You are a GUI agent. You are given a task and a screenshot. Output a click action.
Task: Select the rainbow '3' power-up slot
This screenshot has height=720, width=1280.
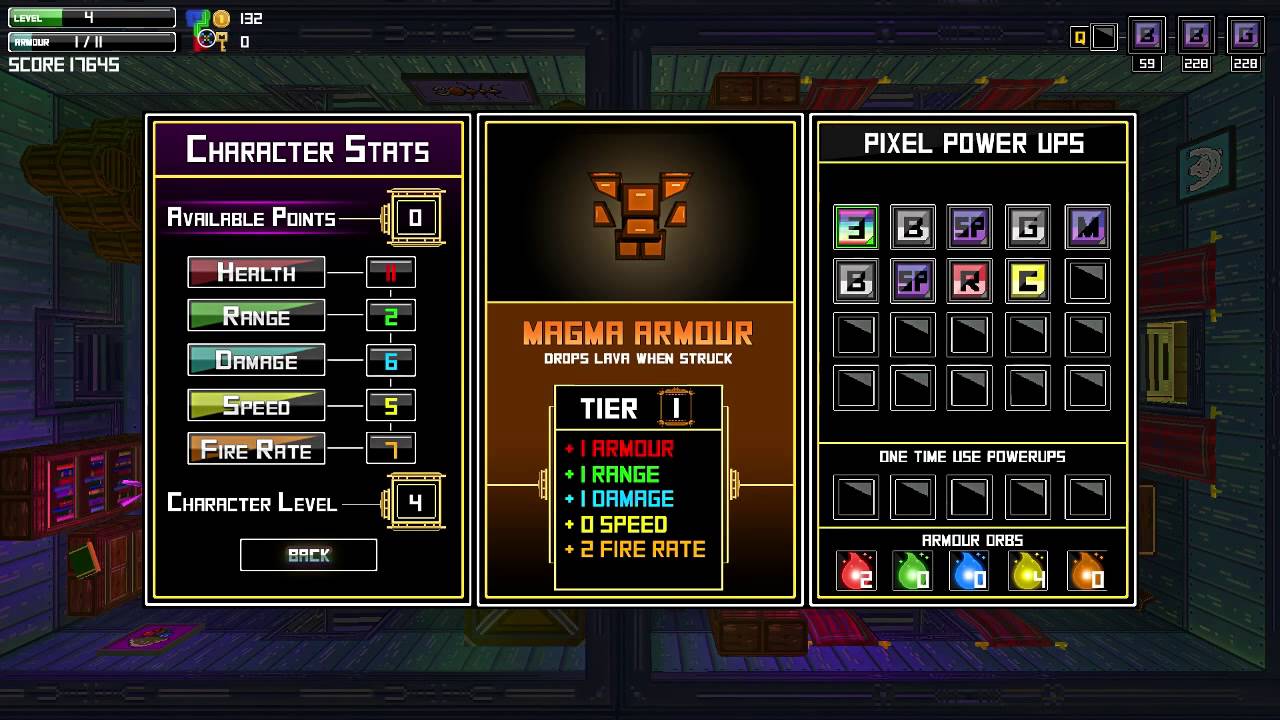click(x=856, y=227)
